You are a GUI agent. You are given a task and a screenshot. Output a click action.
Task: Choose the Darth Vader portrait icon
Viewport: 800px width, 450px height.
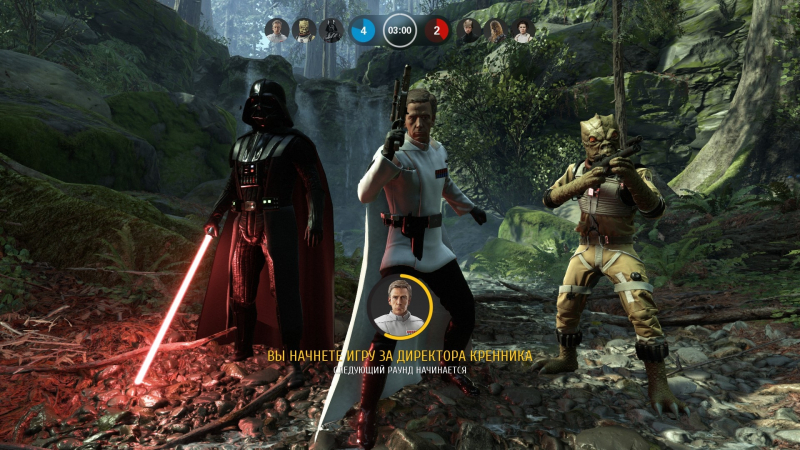[329, 31]
